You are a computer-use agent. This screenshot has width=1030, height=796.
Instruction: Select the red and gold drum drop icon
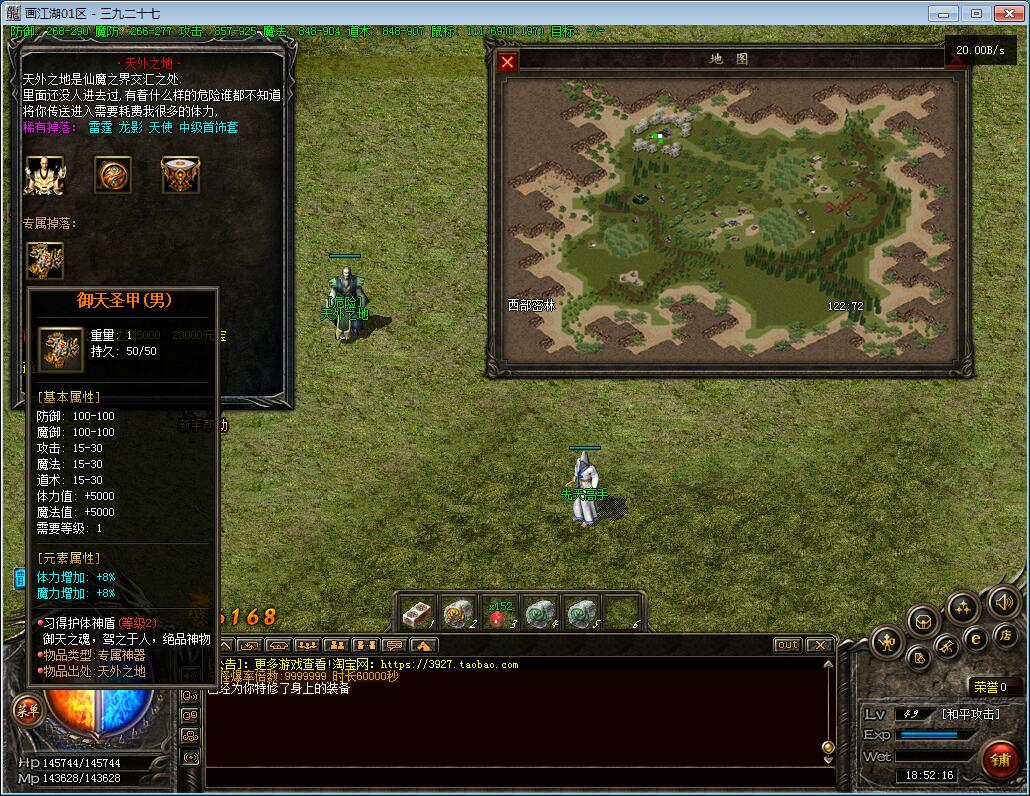coord(180,175)
